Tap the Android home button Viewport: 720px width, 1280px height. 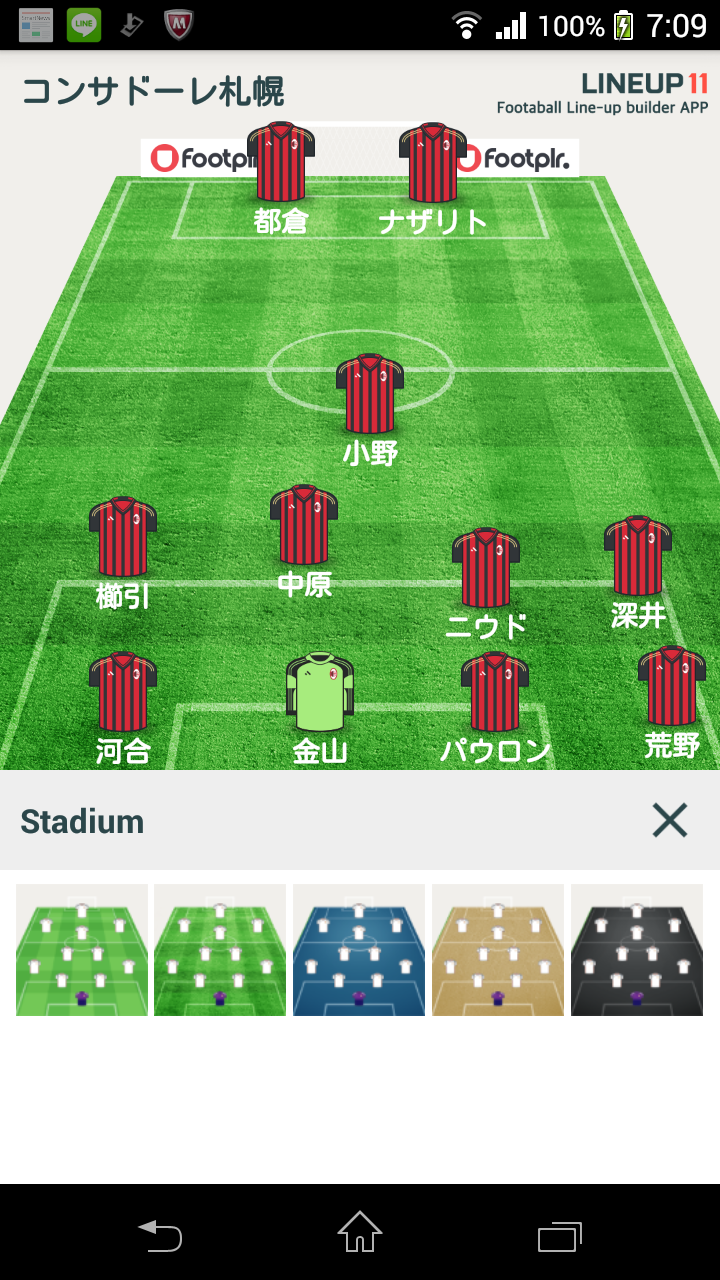click(360, 1232)
